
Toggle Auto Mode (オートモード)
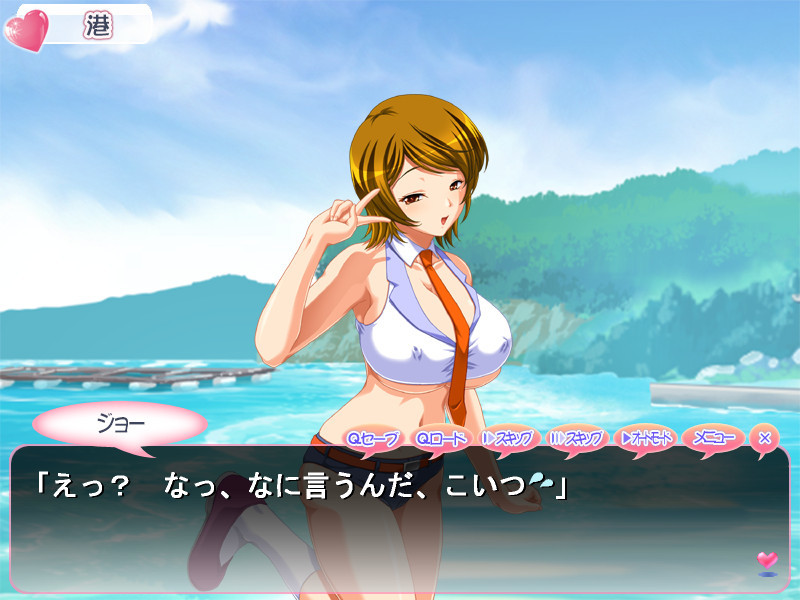click(646, 438)
